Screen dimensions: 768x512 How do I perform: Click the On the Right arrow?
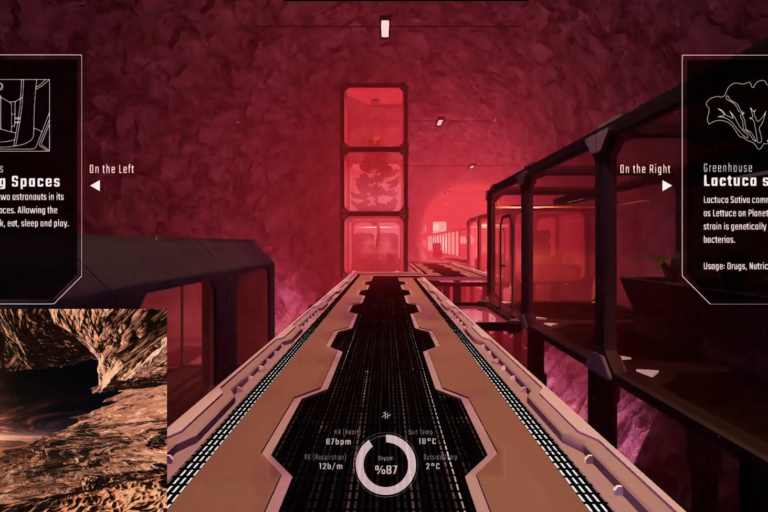667,185
